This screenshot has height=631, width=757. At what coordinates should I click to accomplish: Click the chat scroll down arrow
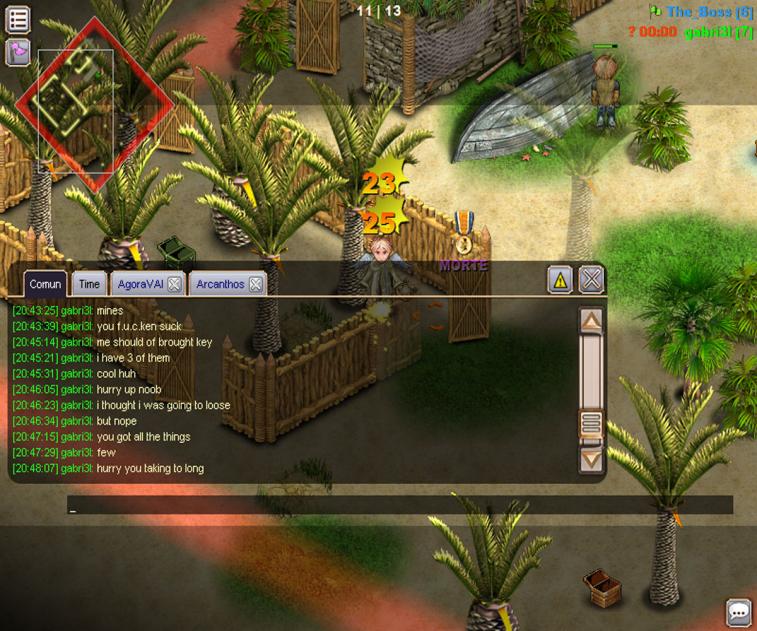[591, 459]
